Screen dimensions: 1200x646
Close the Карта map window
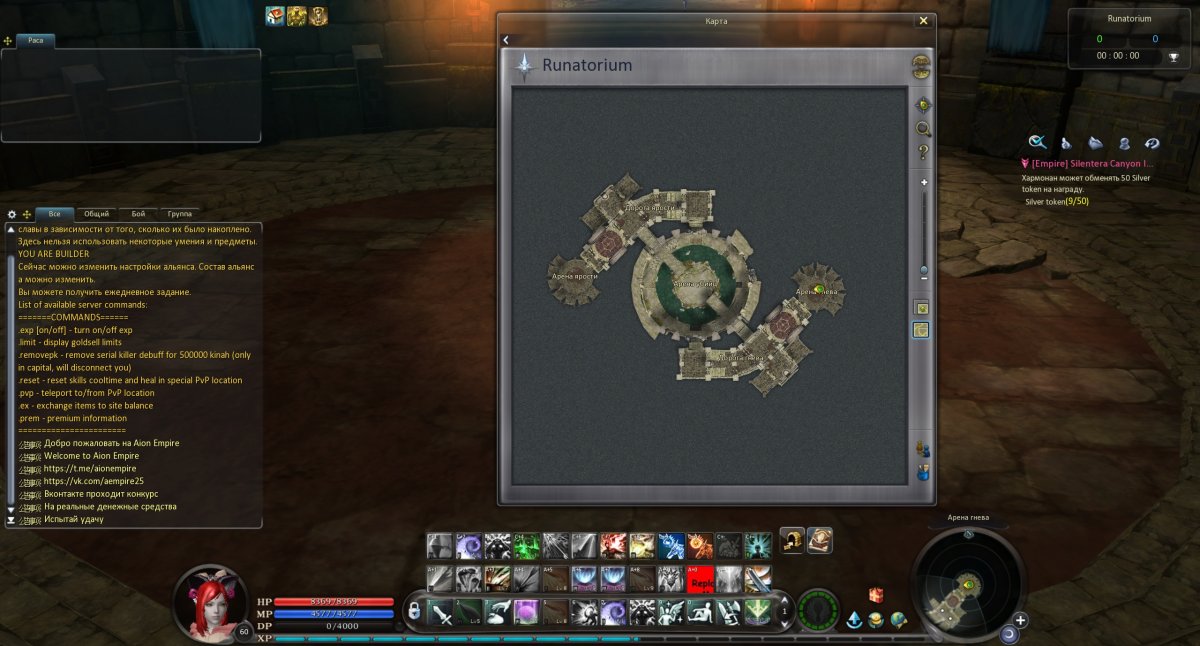click(923, 20)
